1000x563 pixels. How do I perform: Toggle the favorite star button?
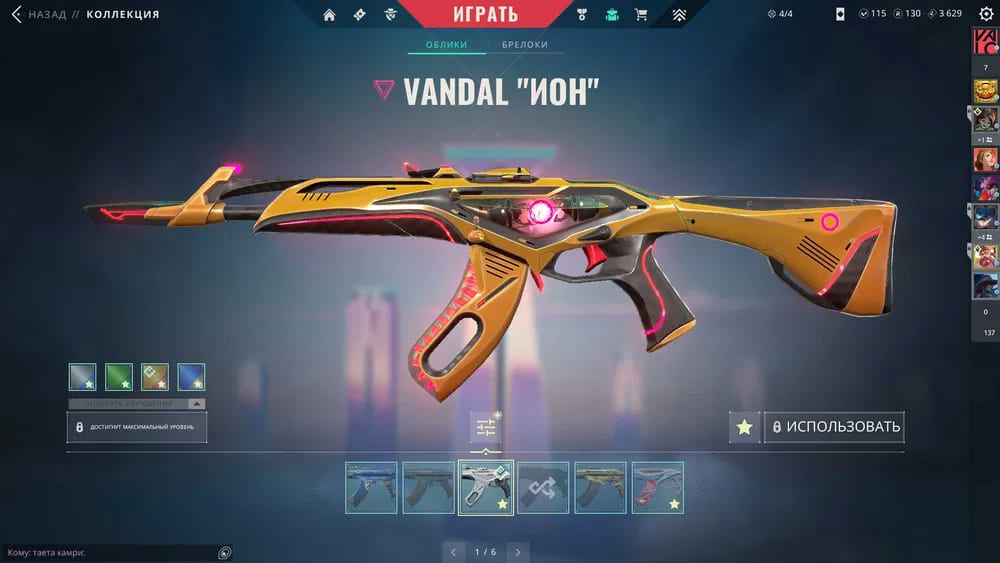pyautogui.click(x=744, y=427)
